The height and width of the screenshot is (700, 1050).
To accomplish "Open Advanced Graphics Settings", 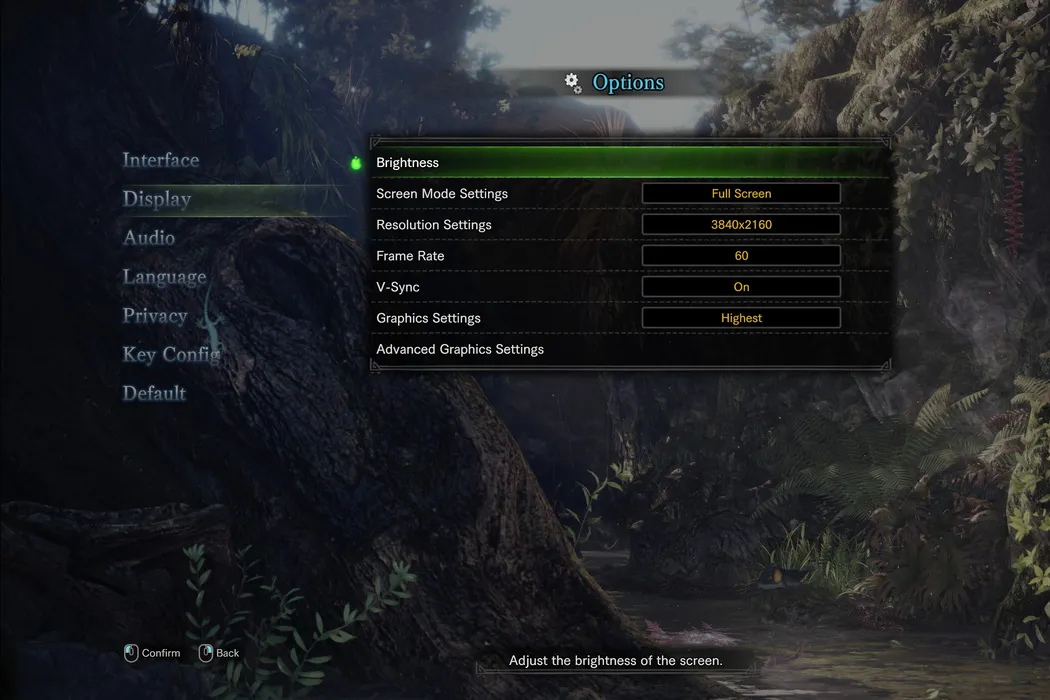I will coord(460,350).
